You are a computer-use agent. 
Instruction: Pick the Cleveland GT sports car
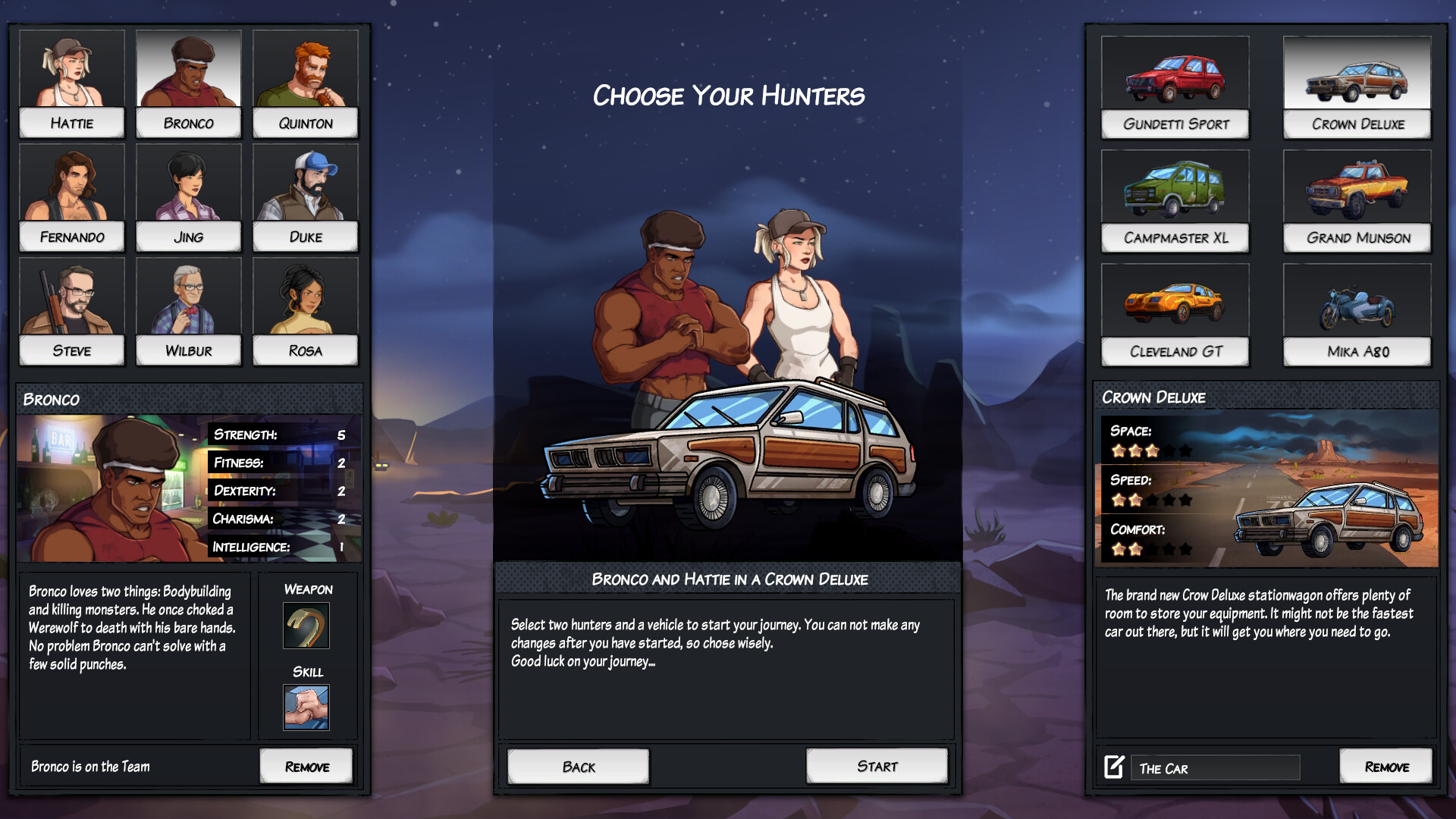[1175, 303]
